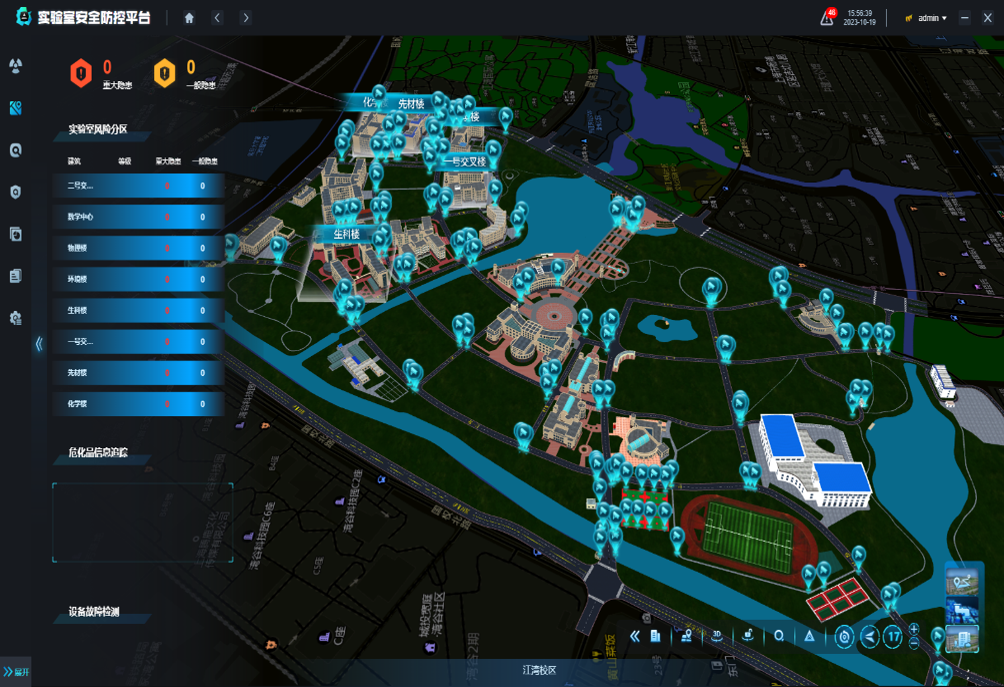Minimize the application window
This screenshot has height=687, width=1004.
click(964, 18)
